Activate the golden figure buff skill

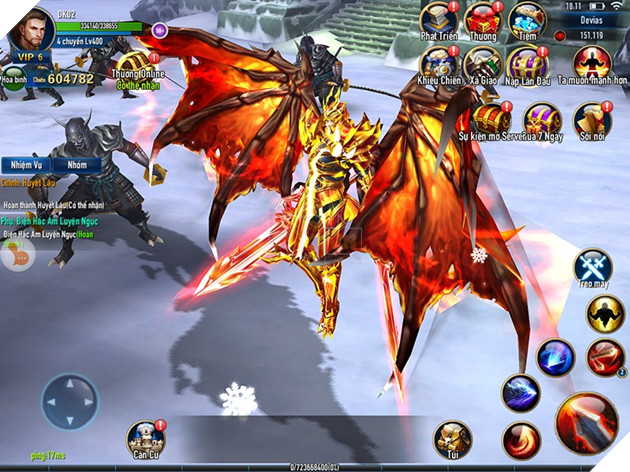pos(603,316)
